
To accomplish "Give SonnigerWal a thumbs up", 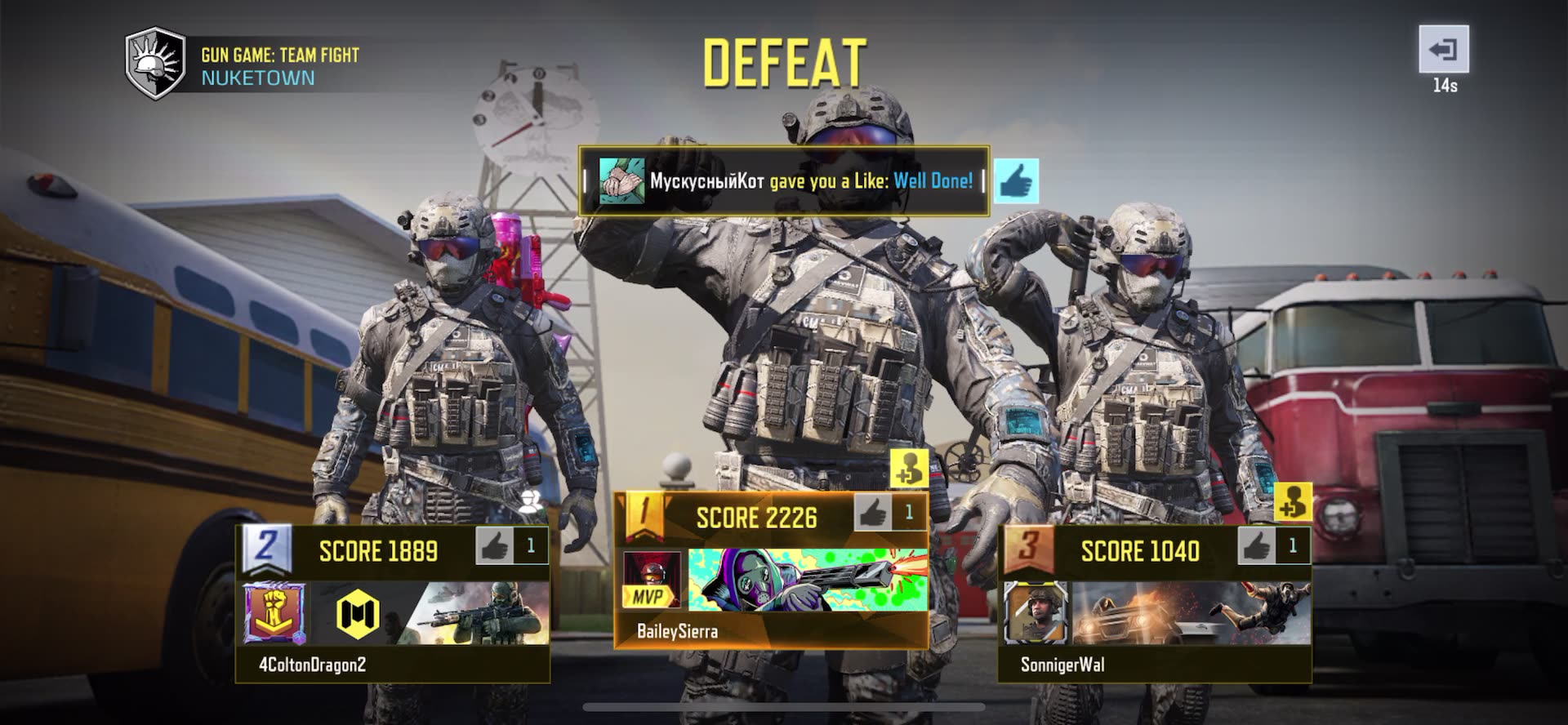I will point(1257,546).
